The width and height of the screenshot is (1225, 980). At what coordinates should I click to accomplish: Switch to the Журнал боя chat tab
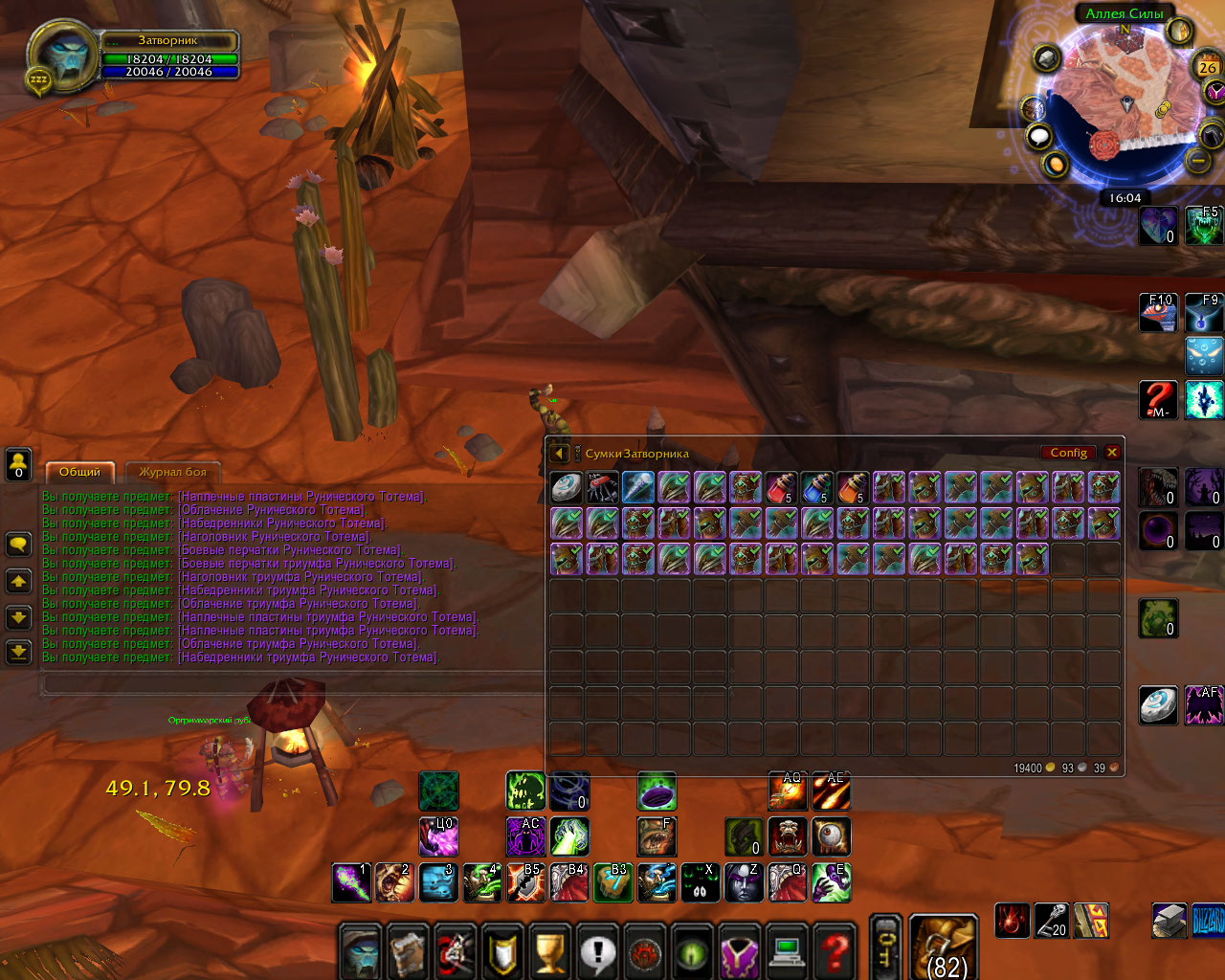(x=173, y=471)
